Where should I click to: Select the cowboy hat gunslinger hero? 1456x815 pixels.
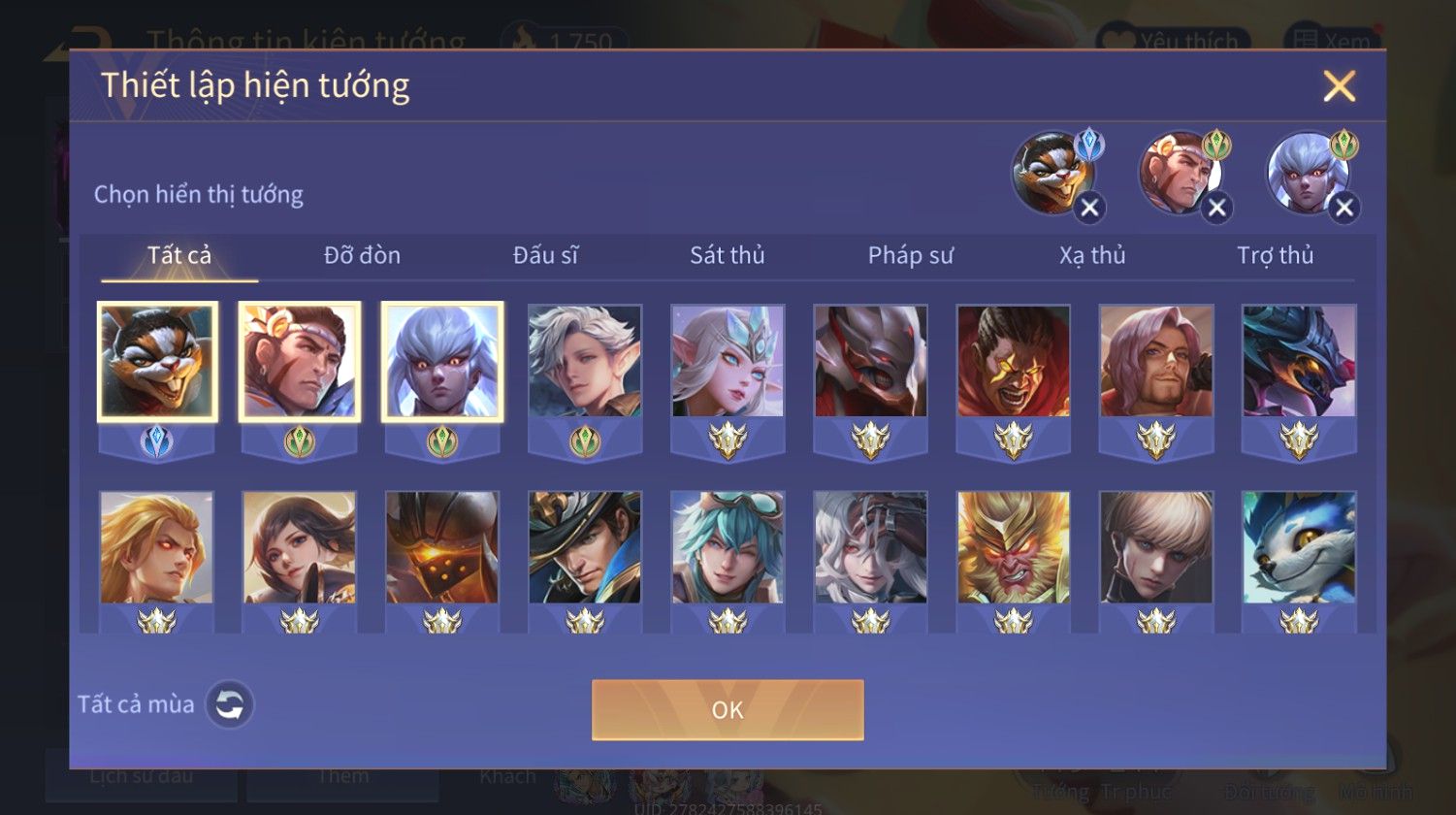point(585,547)
